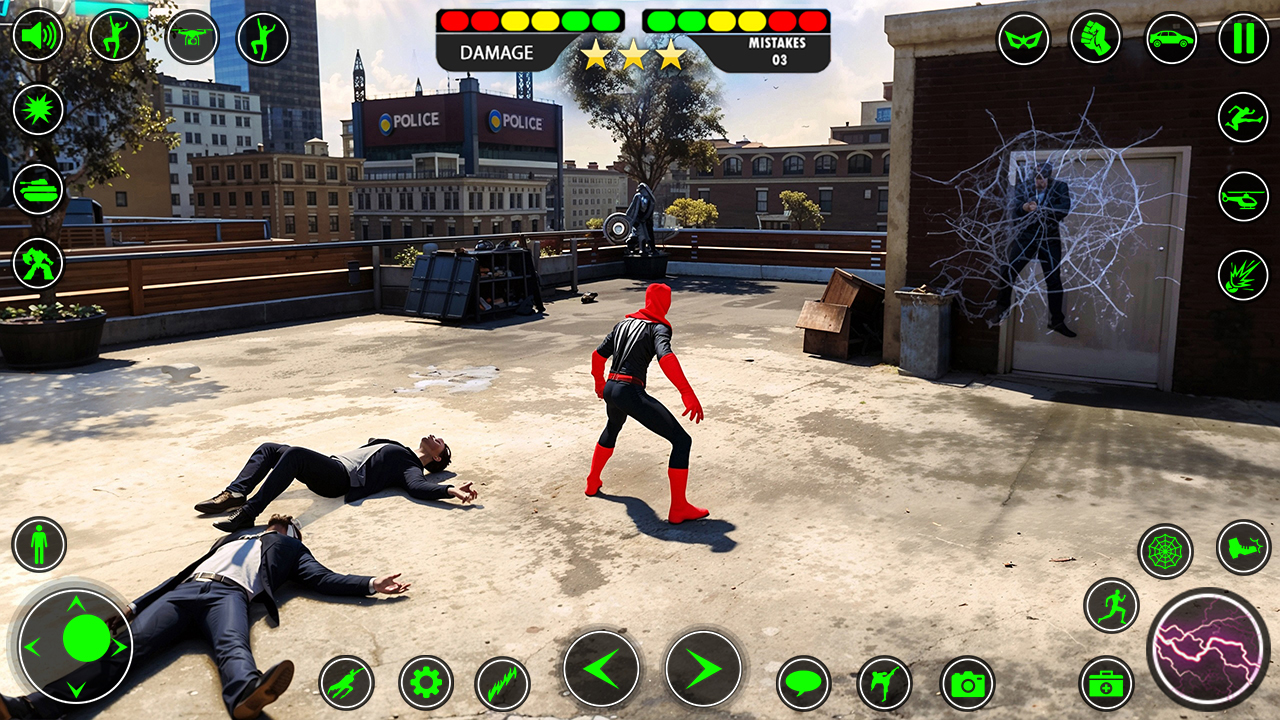
Task: Use the green fist punch icon
Action: [x=1095, y=38]
